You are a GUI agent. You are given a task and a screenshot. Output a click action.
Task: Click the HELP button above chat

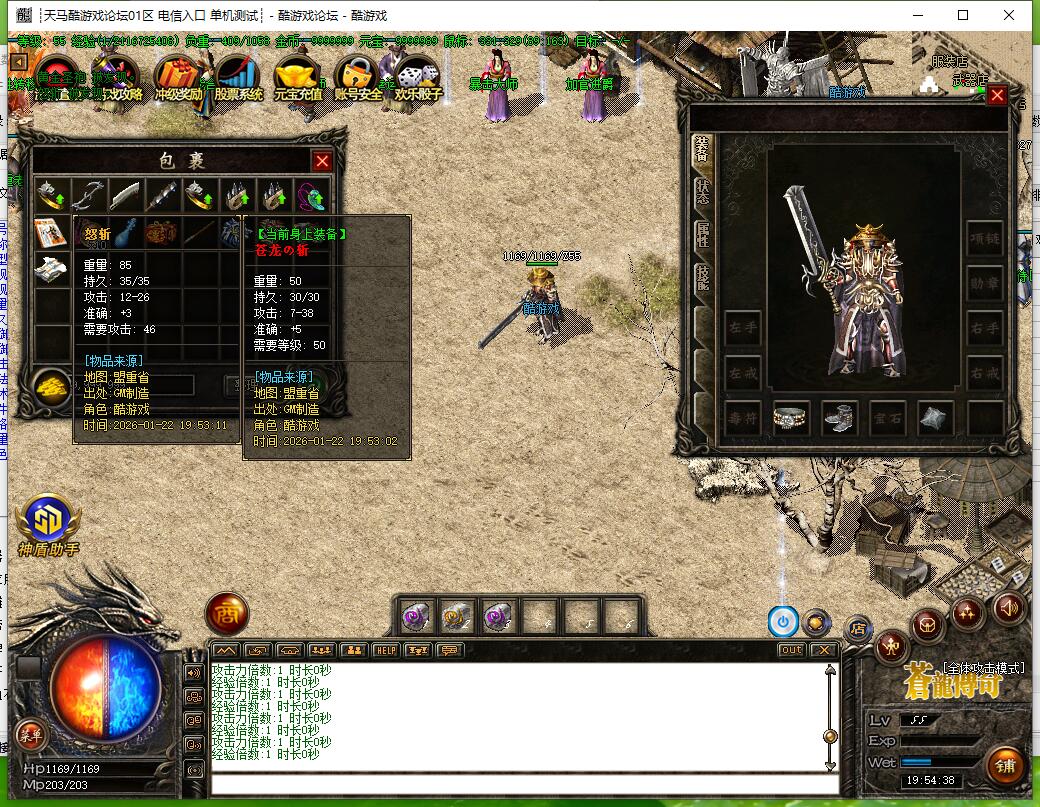click(x=385, y=650)
